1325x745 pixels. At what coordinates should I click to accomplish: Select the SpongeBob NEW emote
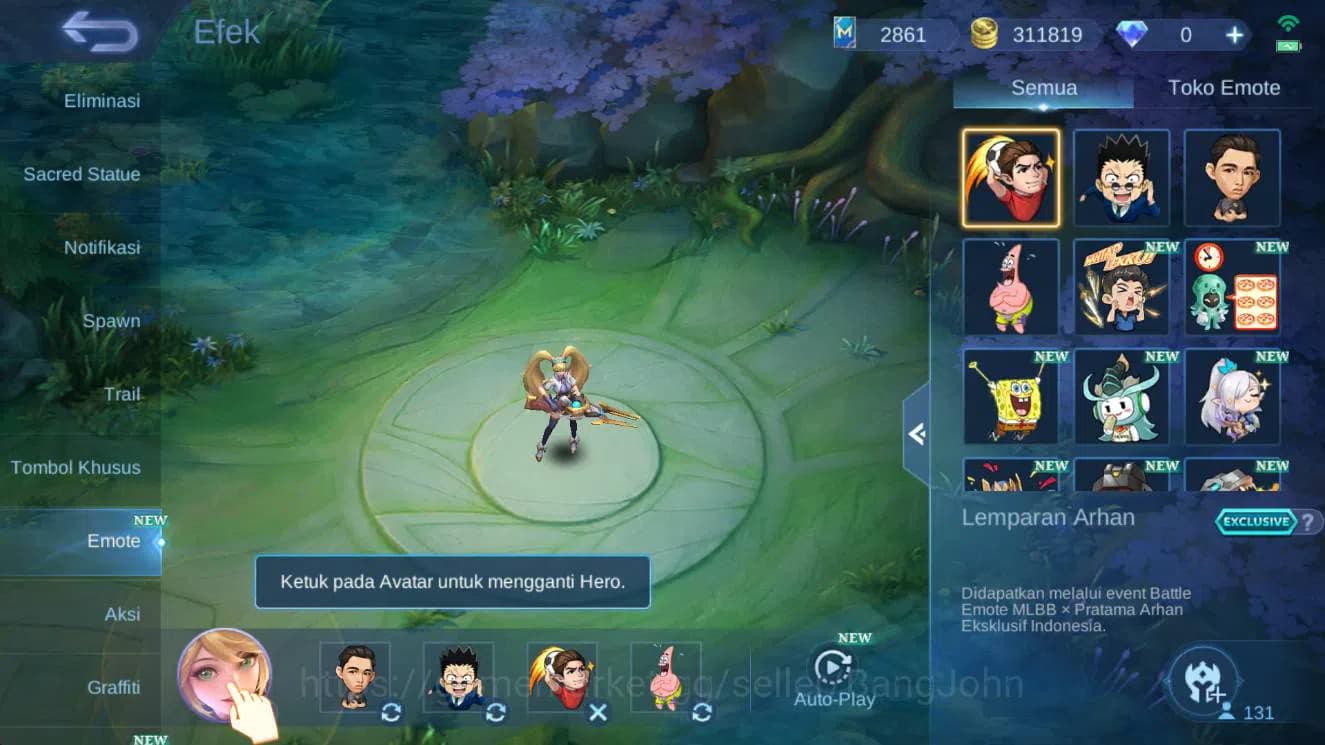(x=1010, y=397)
